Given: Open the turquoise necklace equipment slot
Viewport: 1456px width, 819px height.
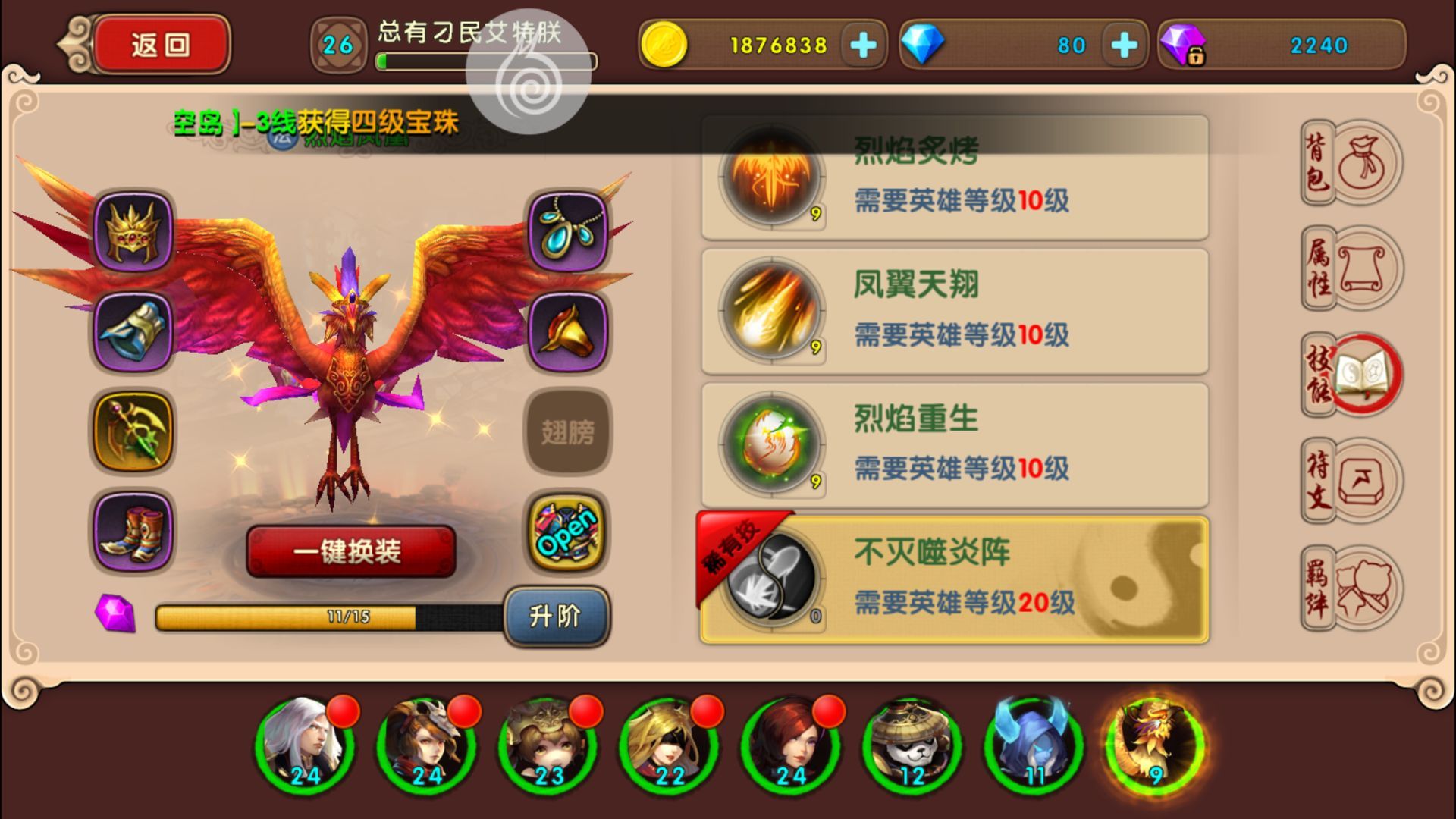Looking at the screenshot, I should point(568,232).
